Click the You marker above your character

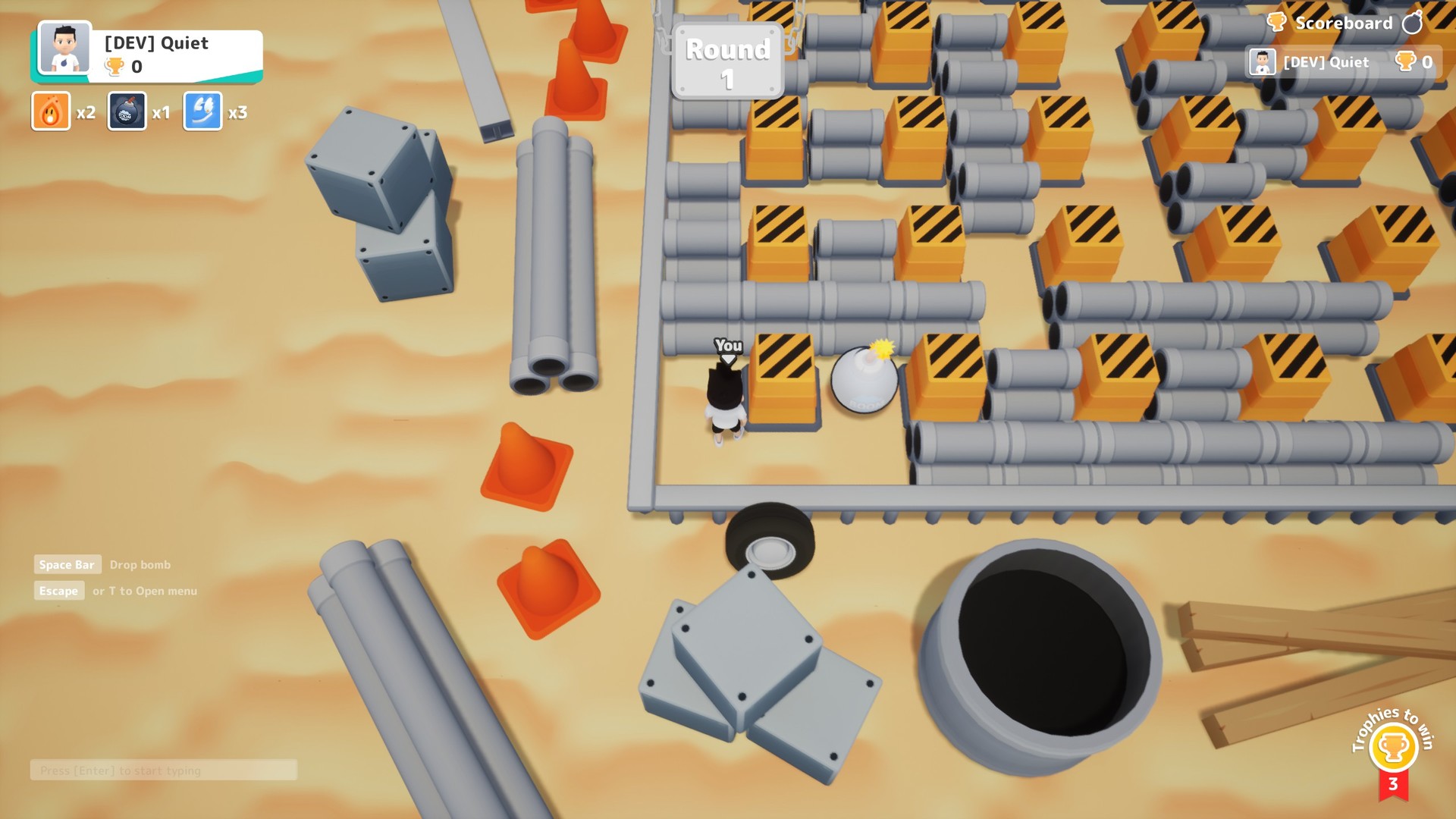[x=727, y=346]
